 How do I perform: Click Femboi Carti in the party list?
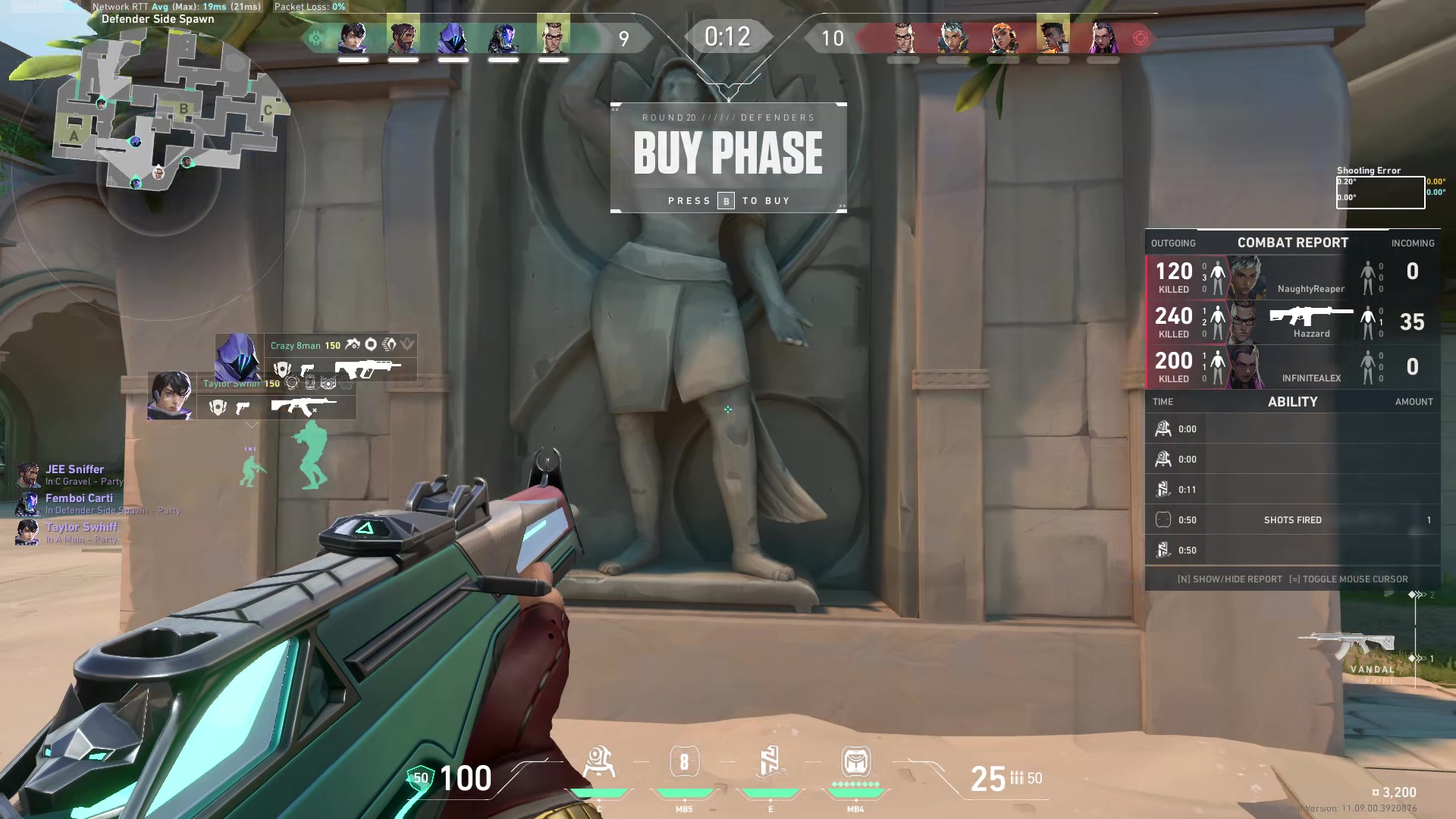(x=79, y=499)
